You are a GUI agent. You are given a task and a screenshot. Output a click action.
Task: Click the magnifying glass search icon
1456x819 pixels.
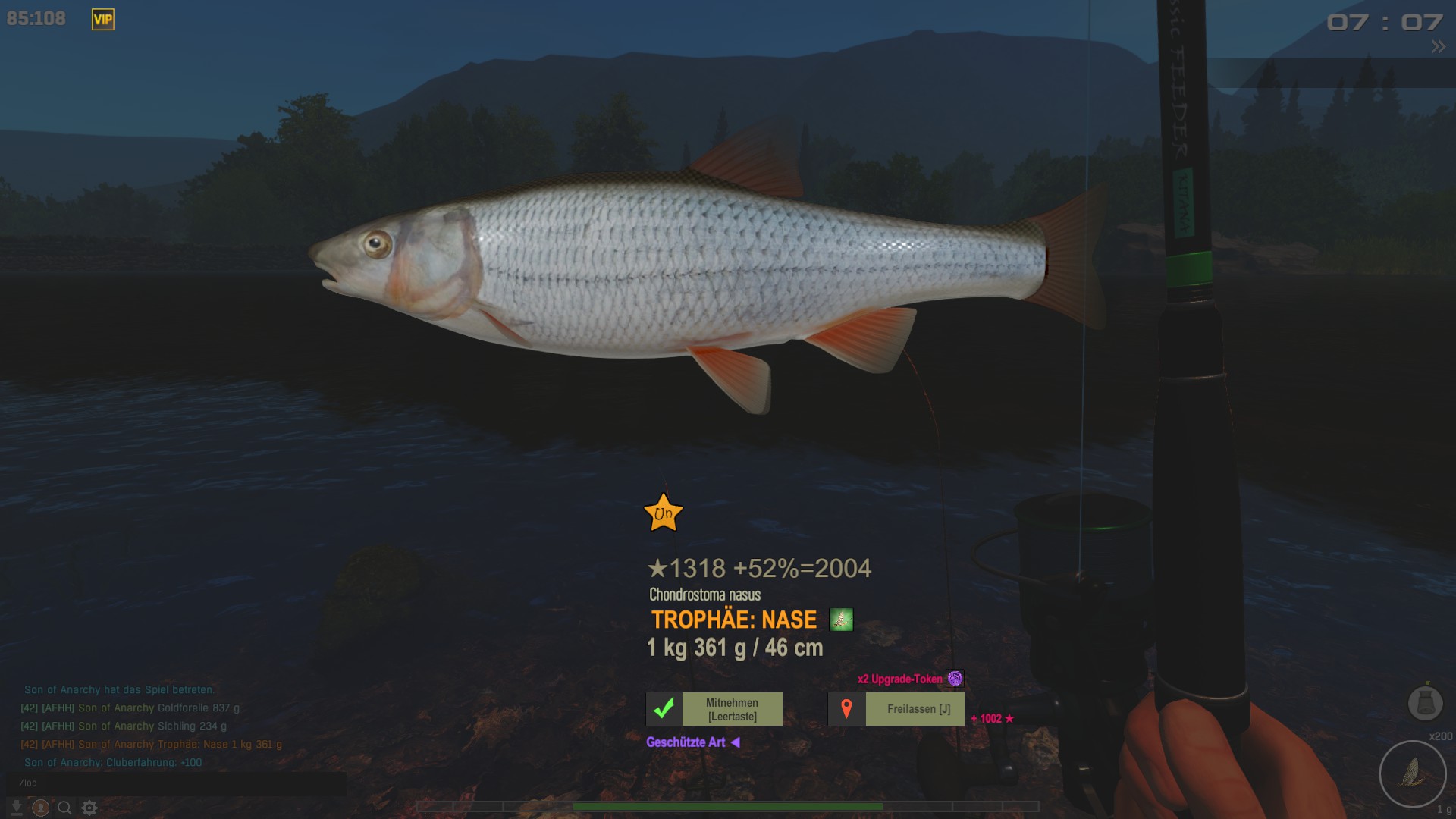click(x=65, y=808)
